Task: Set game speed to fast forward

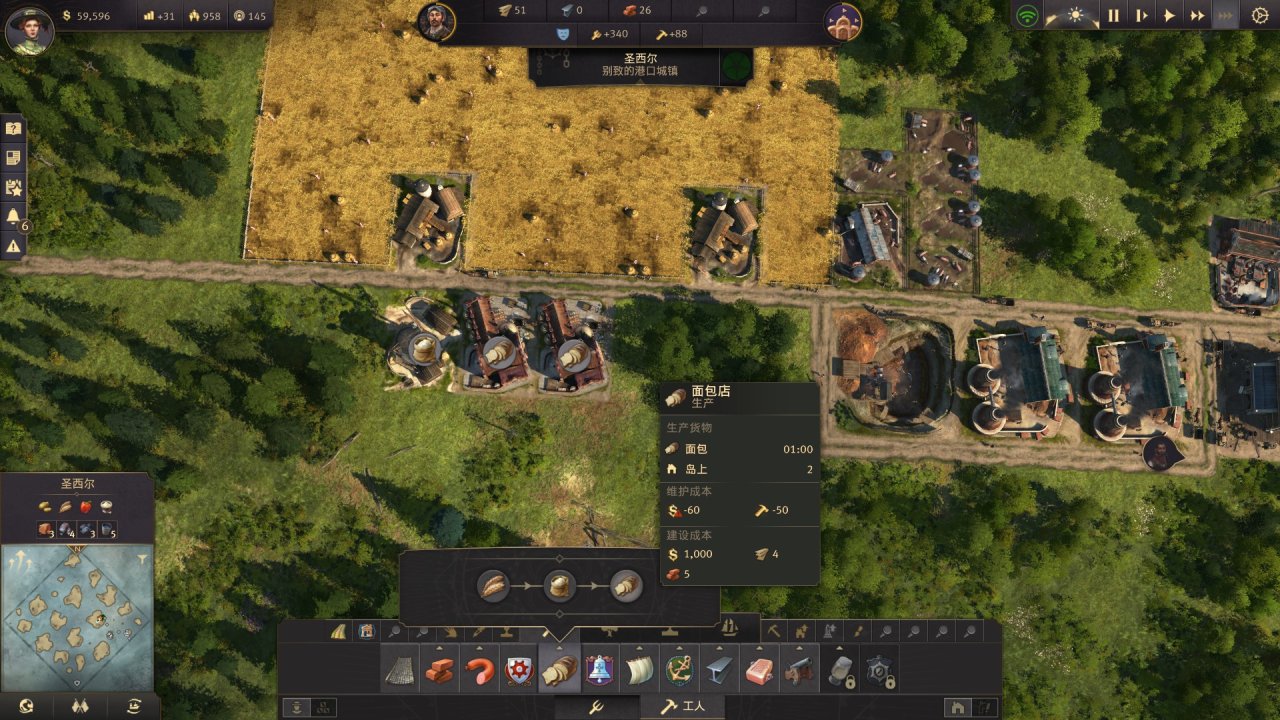Action: tap(1197, 16)
